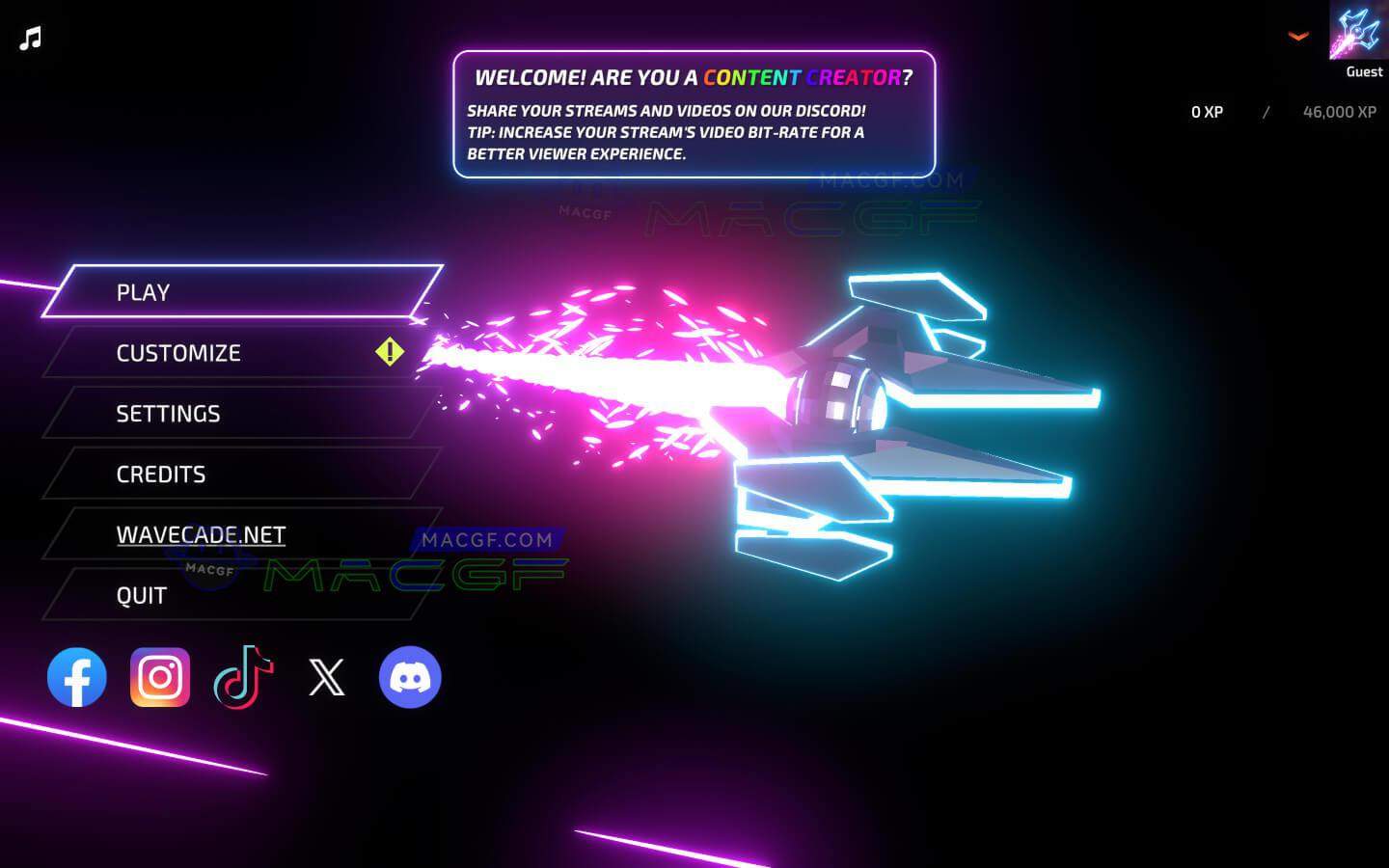Expand the orange chevron near the profile
1389x868 pixels.
click(x=1298, y=36)
